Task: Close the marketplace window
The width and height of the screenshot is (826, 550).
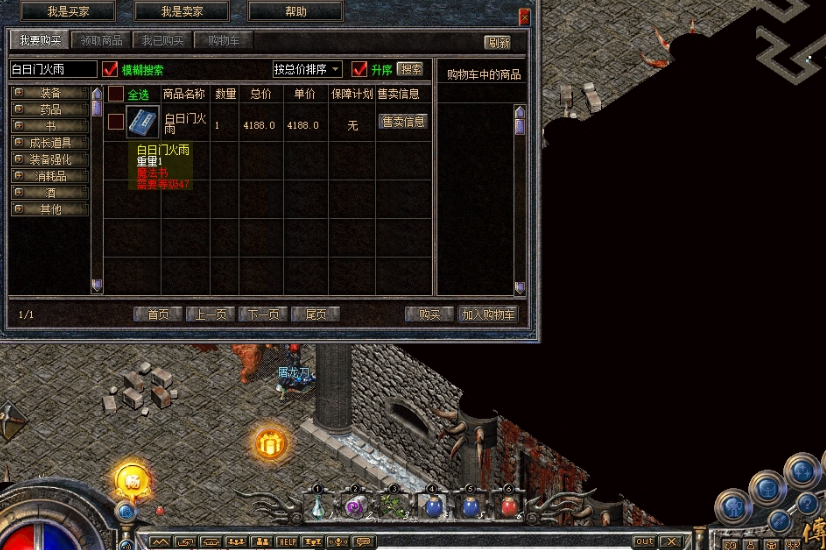Action: (524, 17)
